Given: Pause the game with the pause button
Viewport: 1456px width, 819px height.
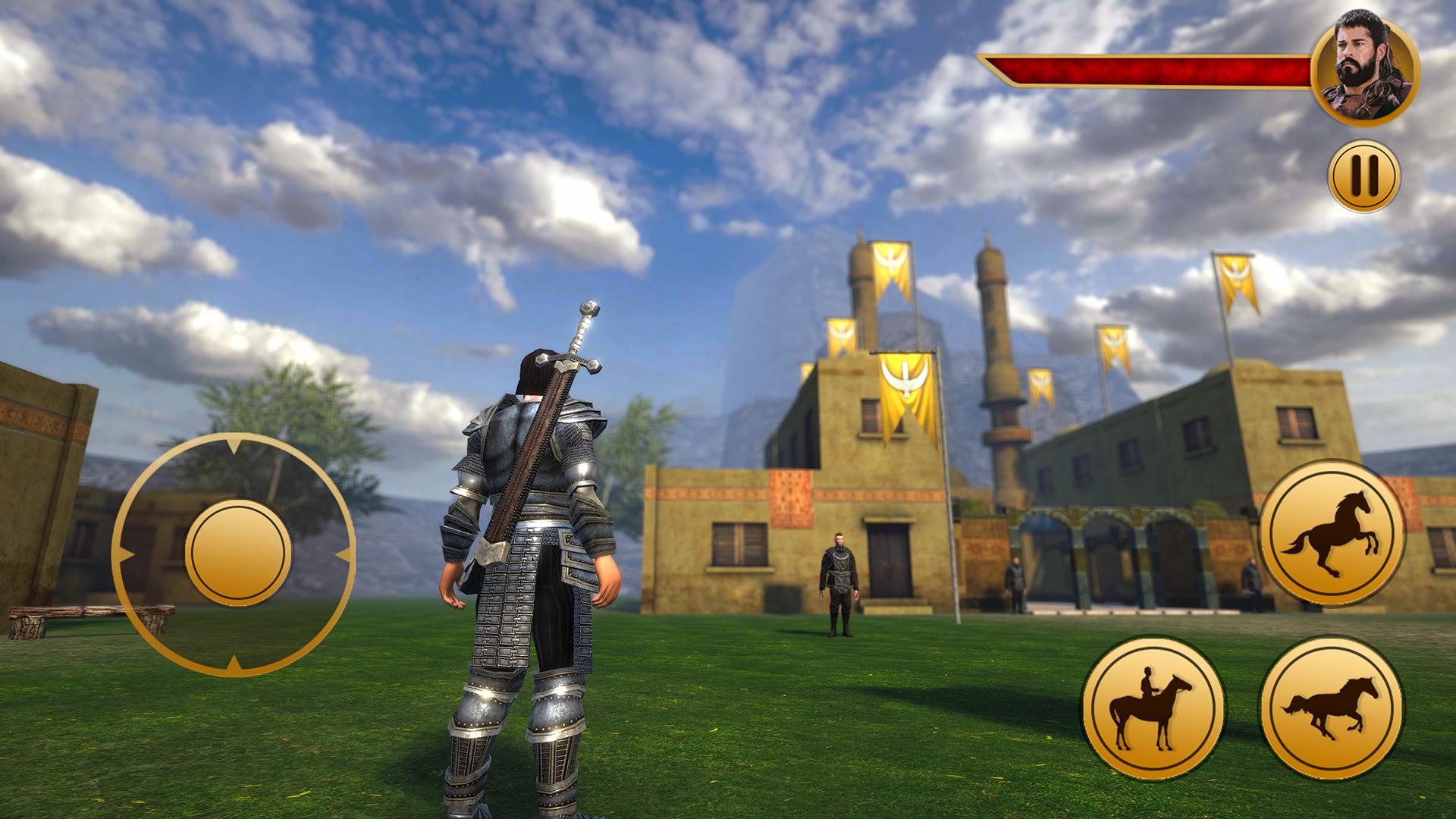Looking at the screenshot, I should pyautogui.click(x=1363, y=176).
